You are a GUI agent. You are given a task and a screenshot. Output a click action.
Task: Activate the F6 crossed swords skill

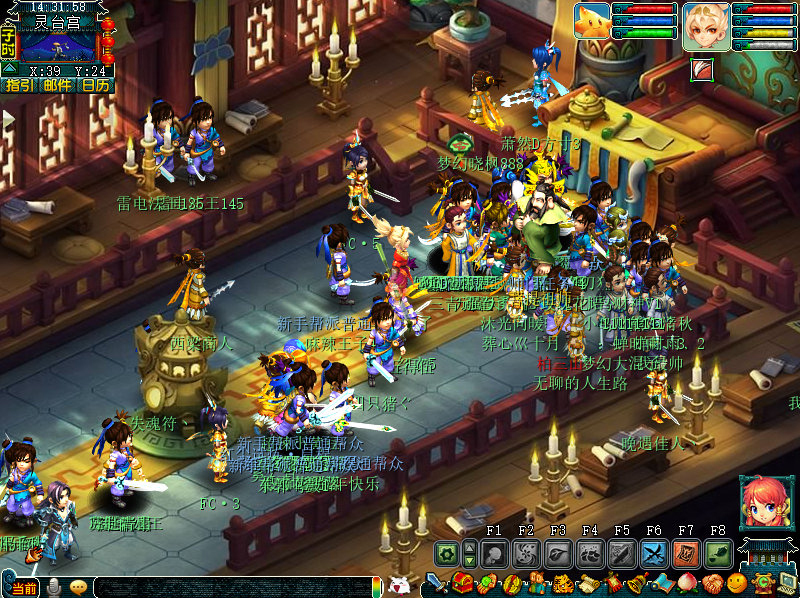(x=654, y=554)
